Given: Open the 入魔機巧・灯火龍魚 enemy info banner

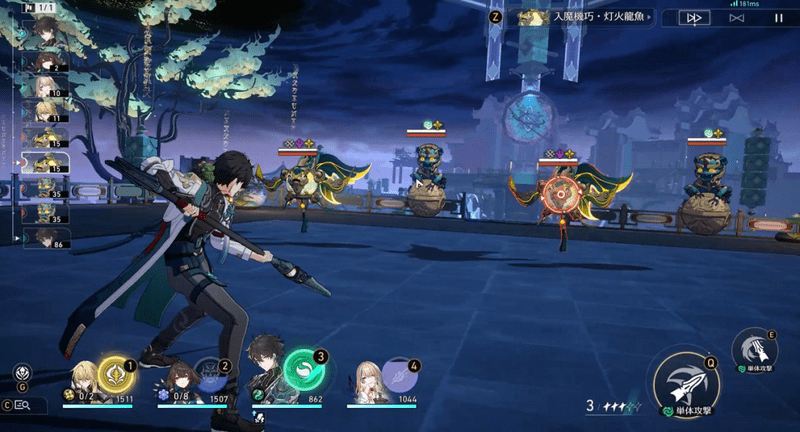Looking at the screenshot, I should [x=584, y=17].
